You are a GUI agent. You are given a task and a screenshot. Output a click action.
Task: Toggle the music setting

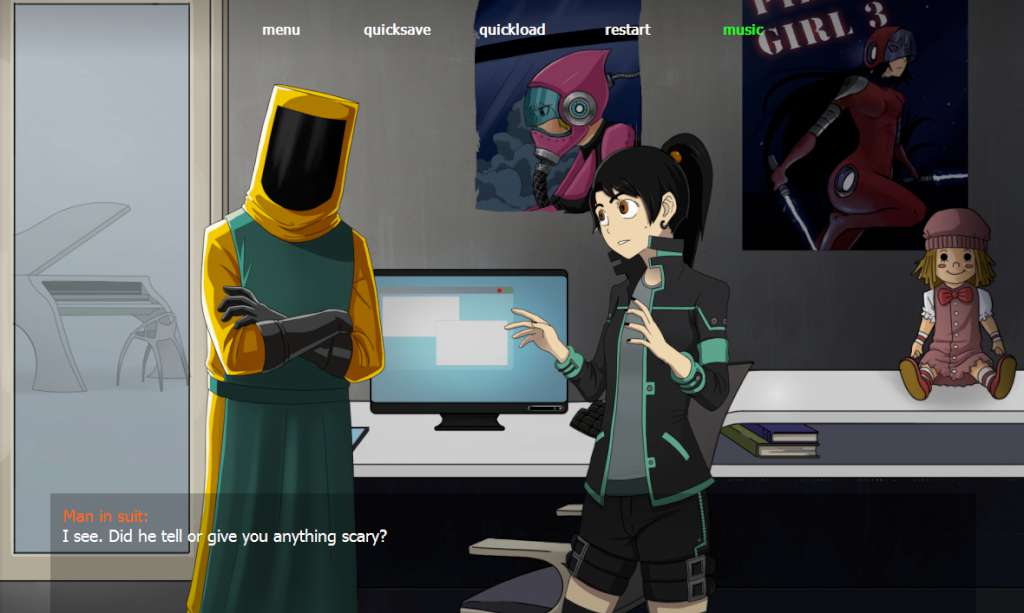[x=743, y=30]
